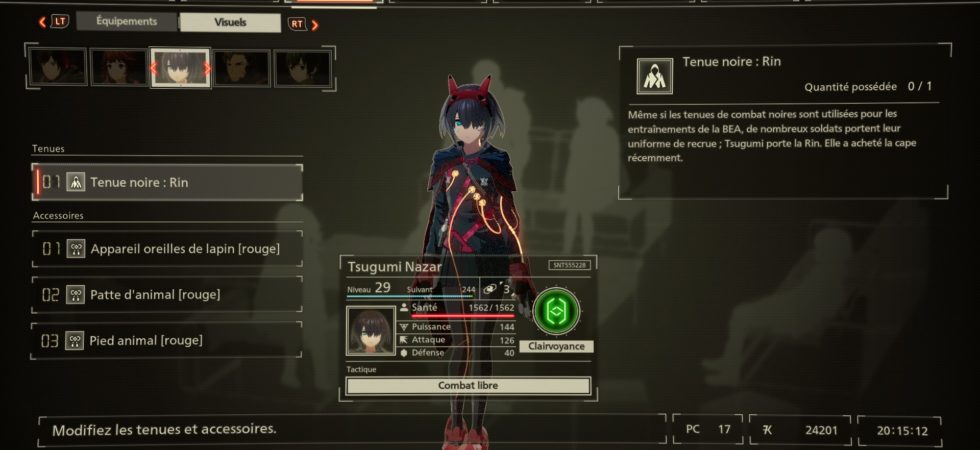The height and width of the screenshot is (450, 980).
Task: Pick the Pied animal [rouge] accessory
Action: [168, 340]
